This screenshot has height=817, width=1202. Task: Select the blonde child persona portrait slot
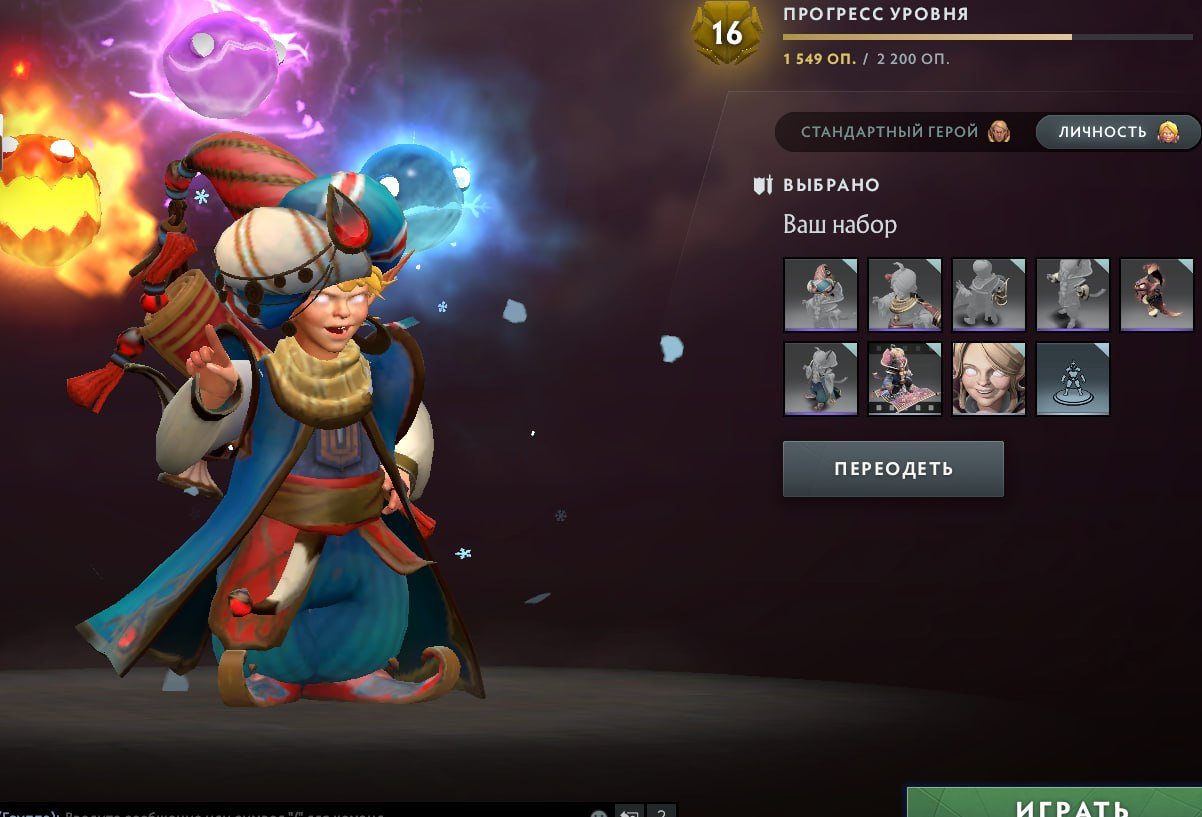(988, 378)
